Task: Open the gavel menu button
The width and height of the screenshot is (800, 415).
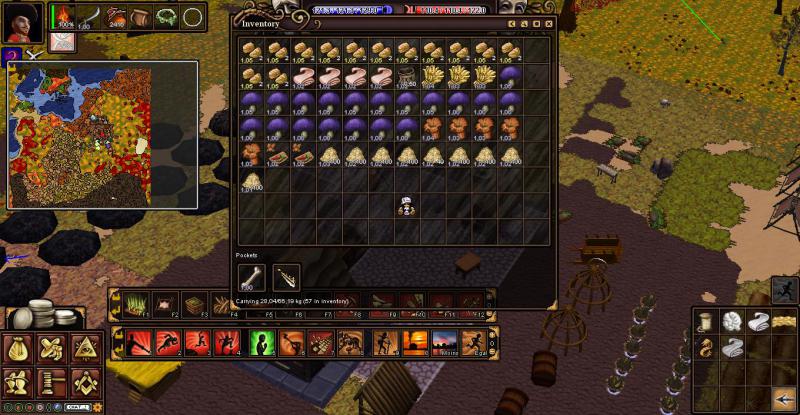Action: [51, 381]
